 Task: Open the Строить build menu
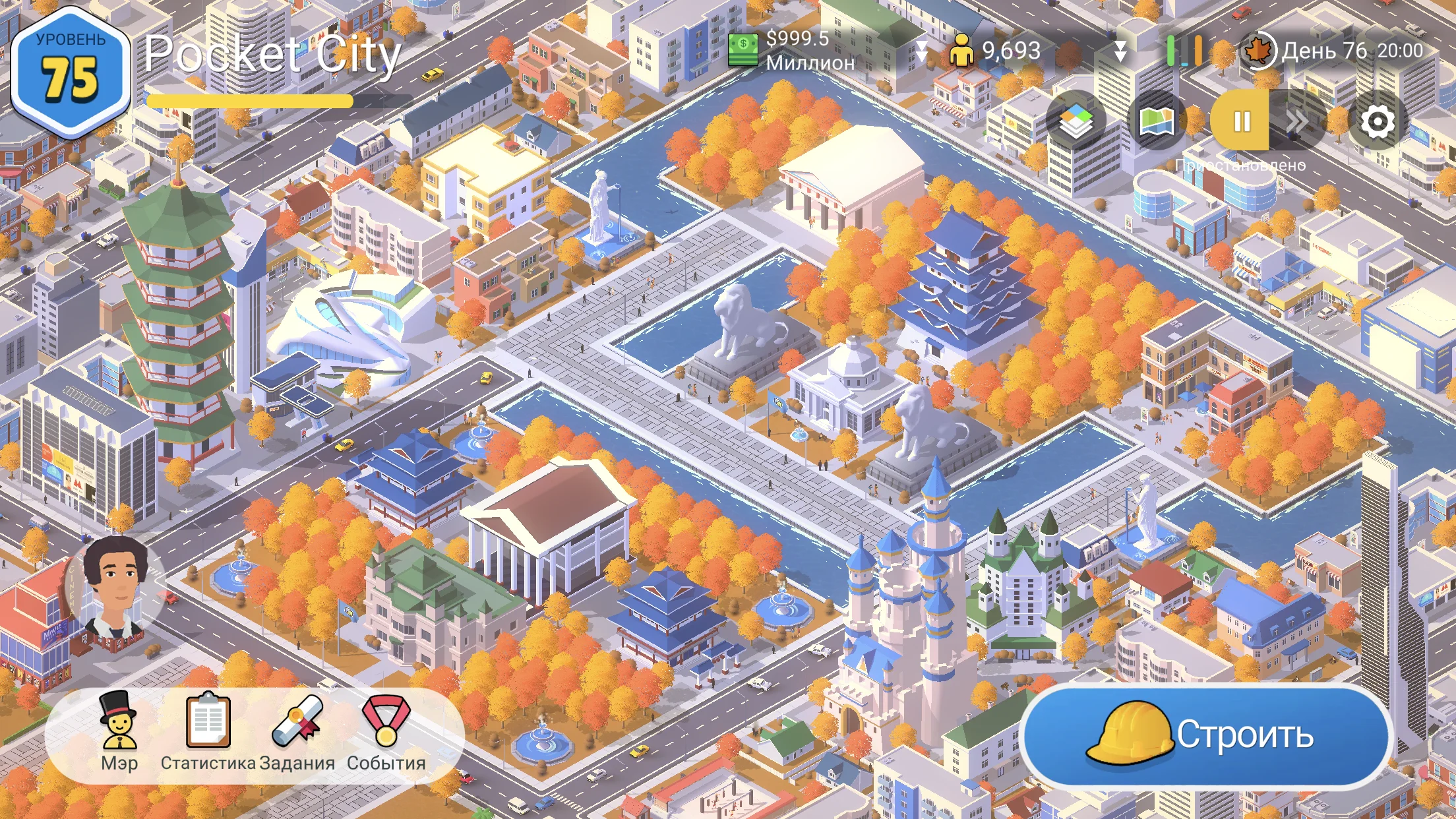1205,736
